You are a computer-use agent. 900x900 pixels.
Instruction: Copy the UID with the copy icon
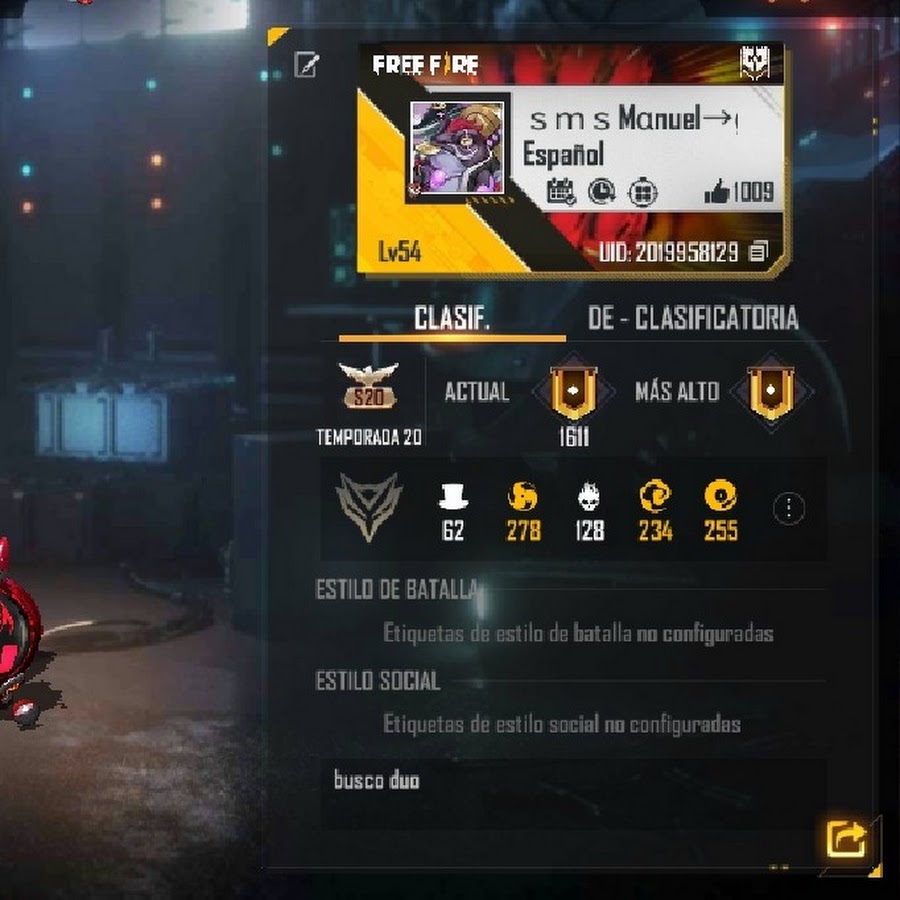(x=758, y=252)
